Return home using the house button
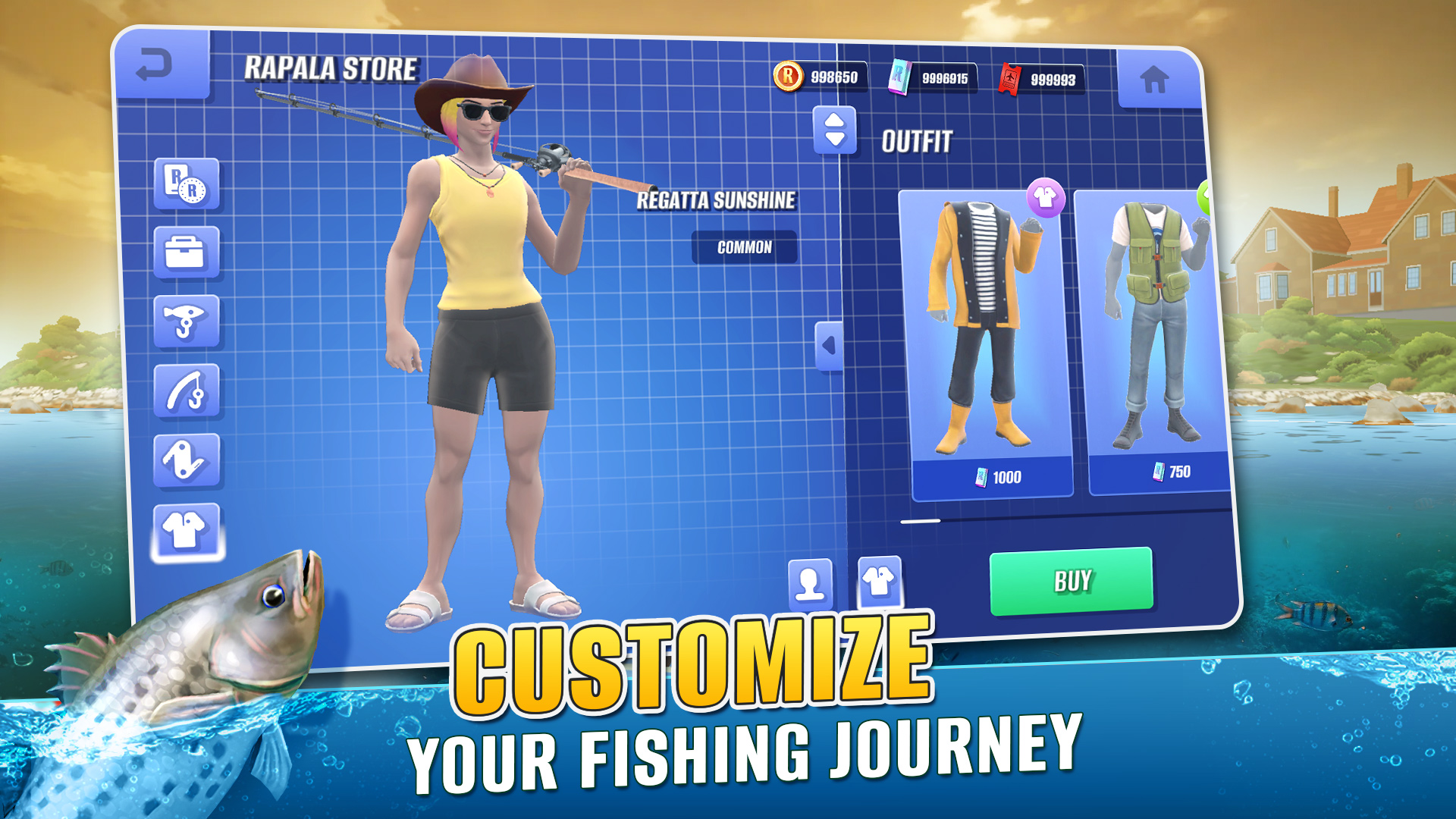The width and height of the screenshot is (1456, 819). [1156, 78]
